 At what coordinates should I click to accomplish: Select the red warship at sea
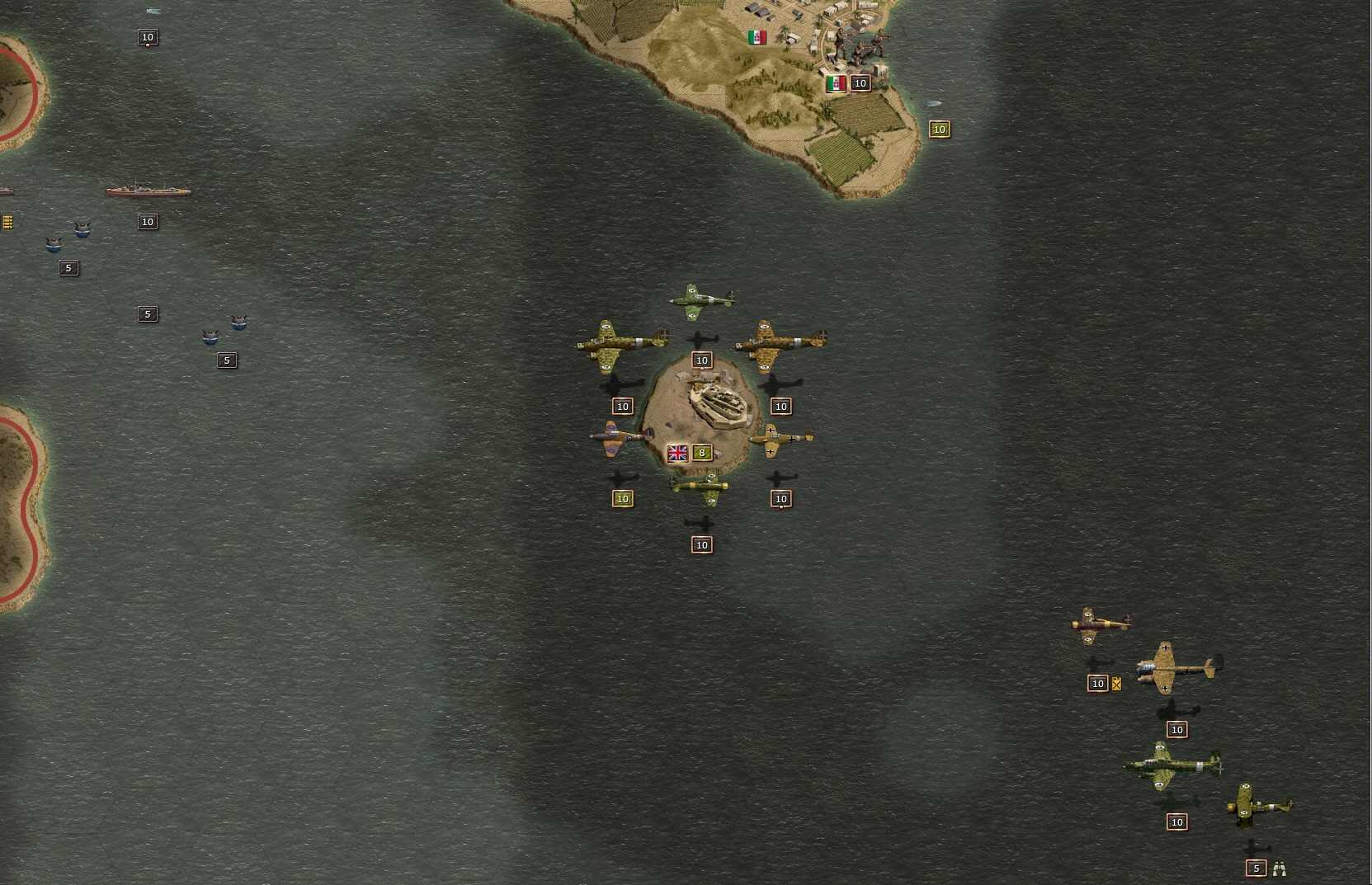point(148,191)
